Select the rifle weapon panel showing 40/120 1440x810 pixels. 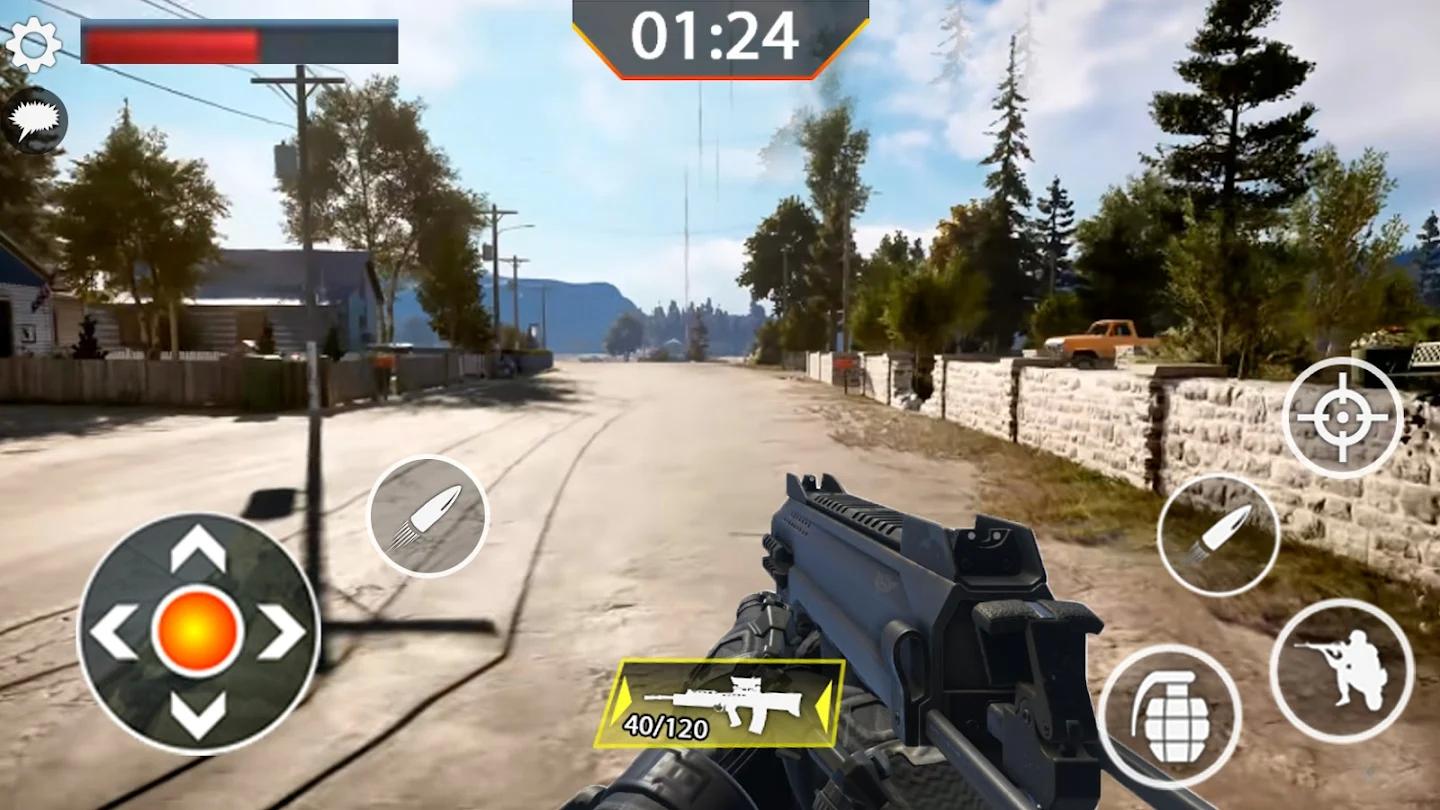point(720,704)
